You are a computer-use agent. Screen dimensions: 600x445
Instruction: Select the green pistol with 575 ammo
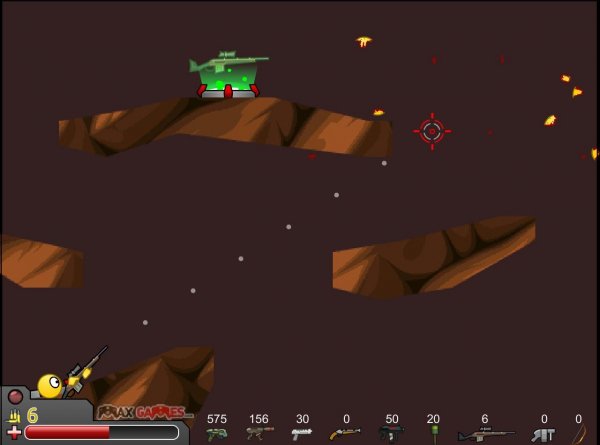(216, 433)
